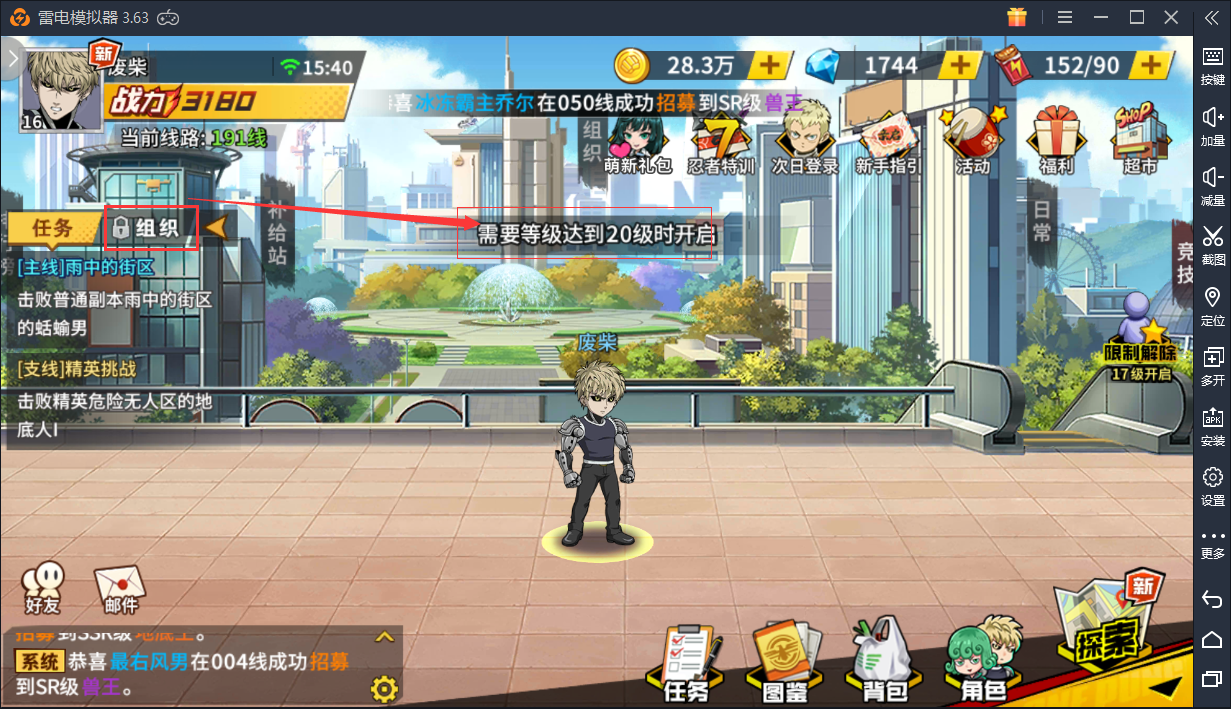
Task: Open the player avatar profile
Action: 61,90
